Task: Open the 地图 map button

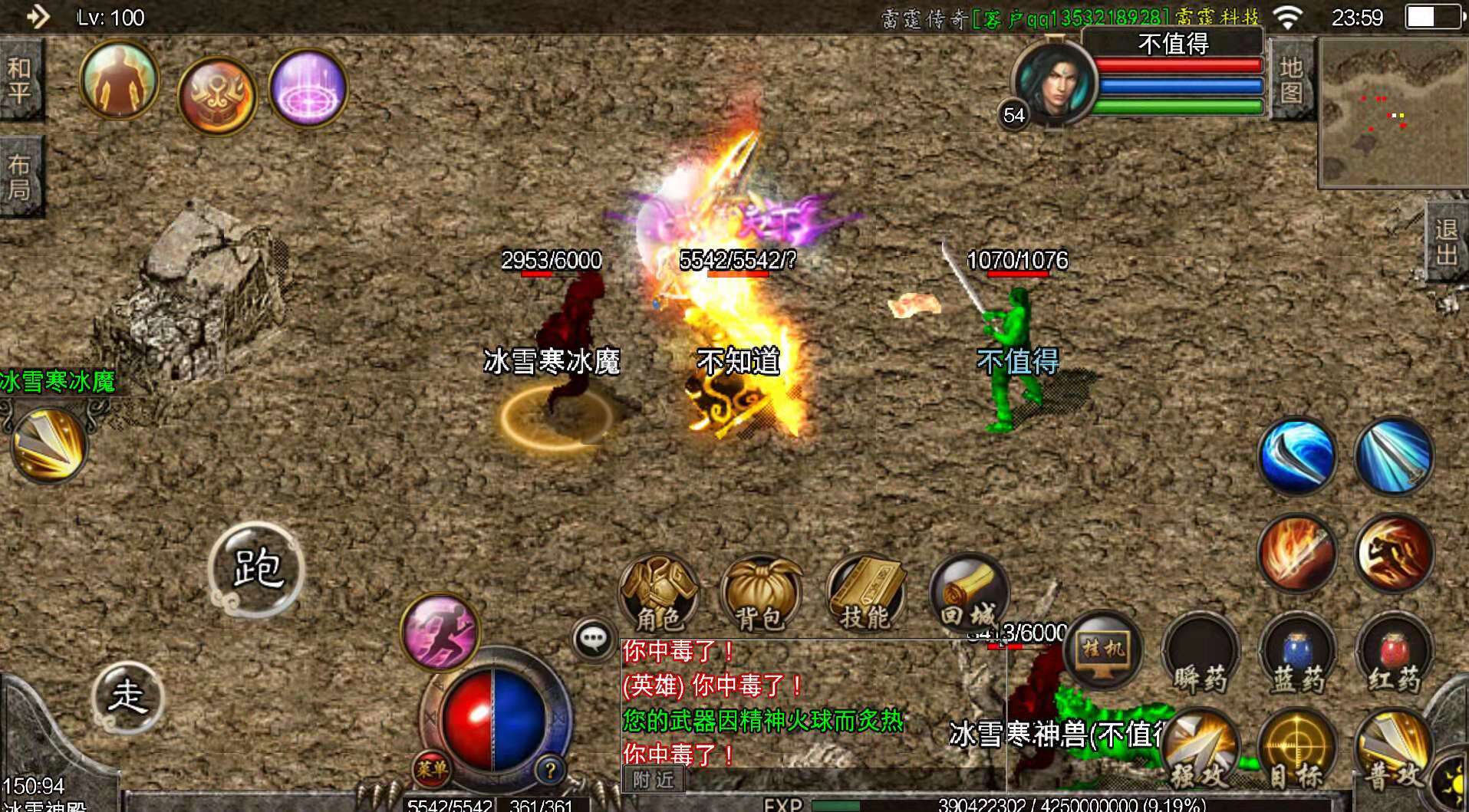Action: 1291,80
